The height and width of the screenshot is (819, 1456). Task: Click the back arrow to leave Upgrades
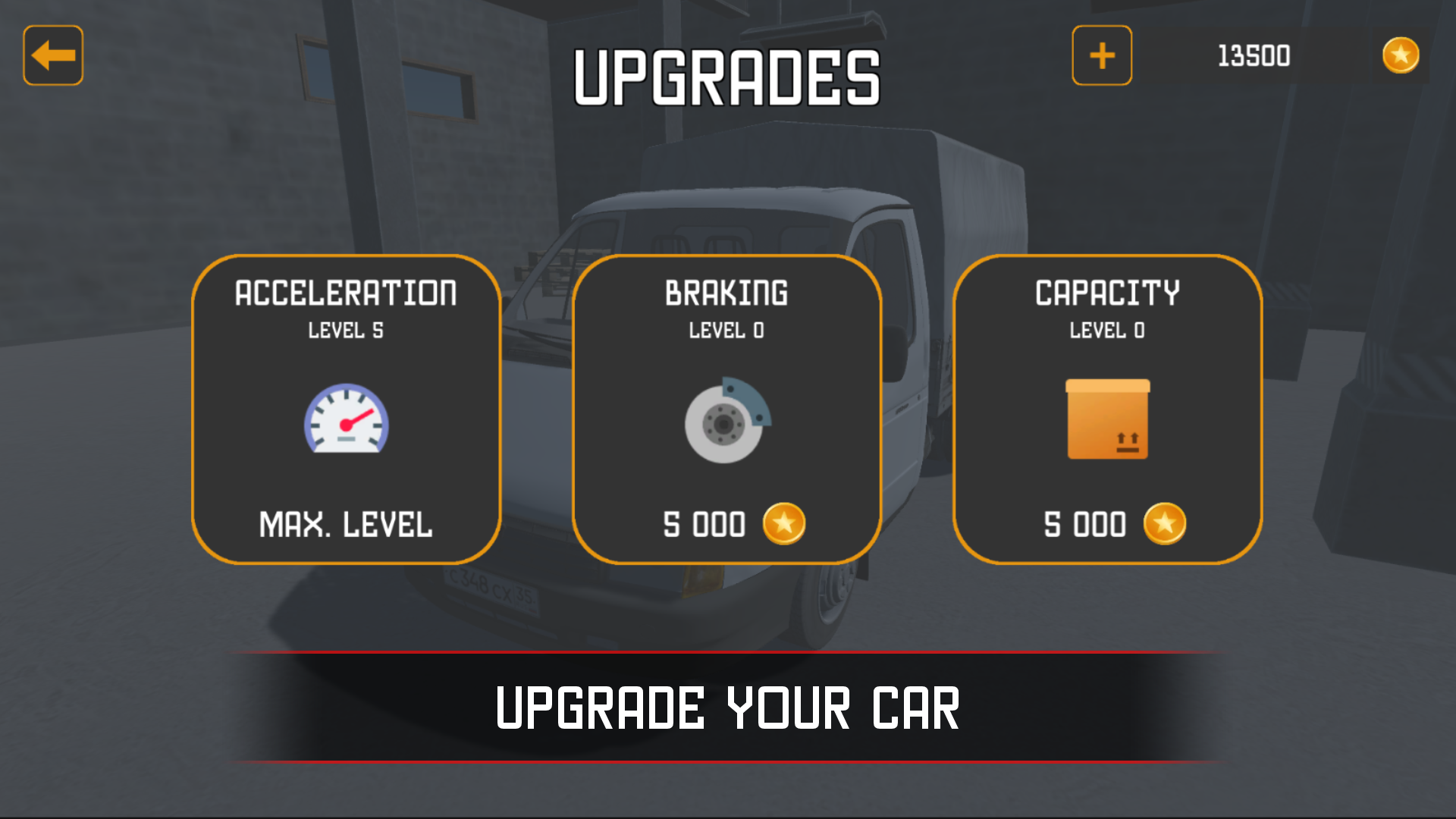[52, 55]
